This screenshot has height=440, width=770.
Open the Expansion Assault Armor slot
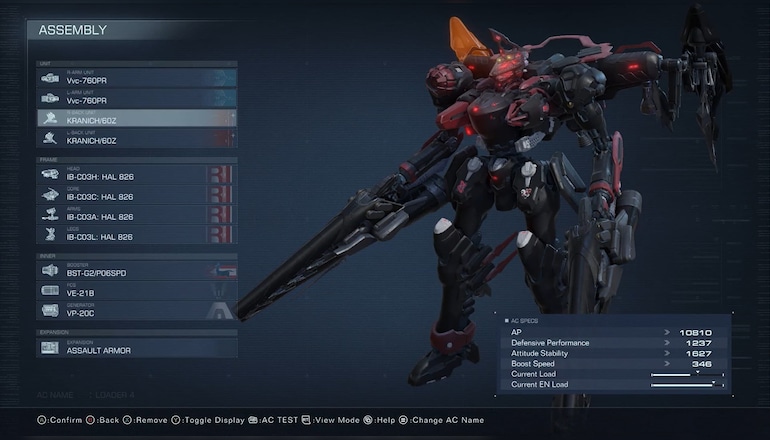click(x=136, y=349)
